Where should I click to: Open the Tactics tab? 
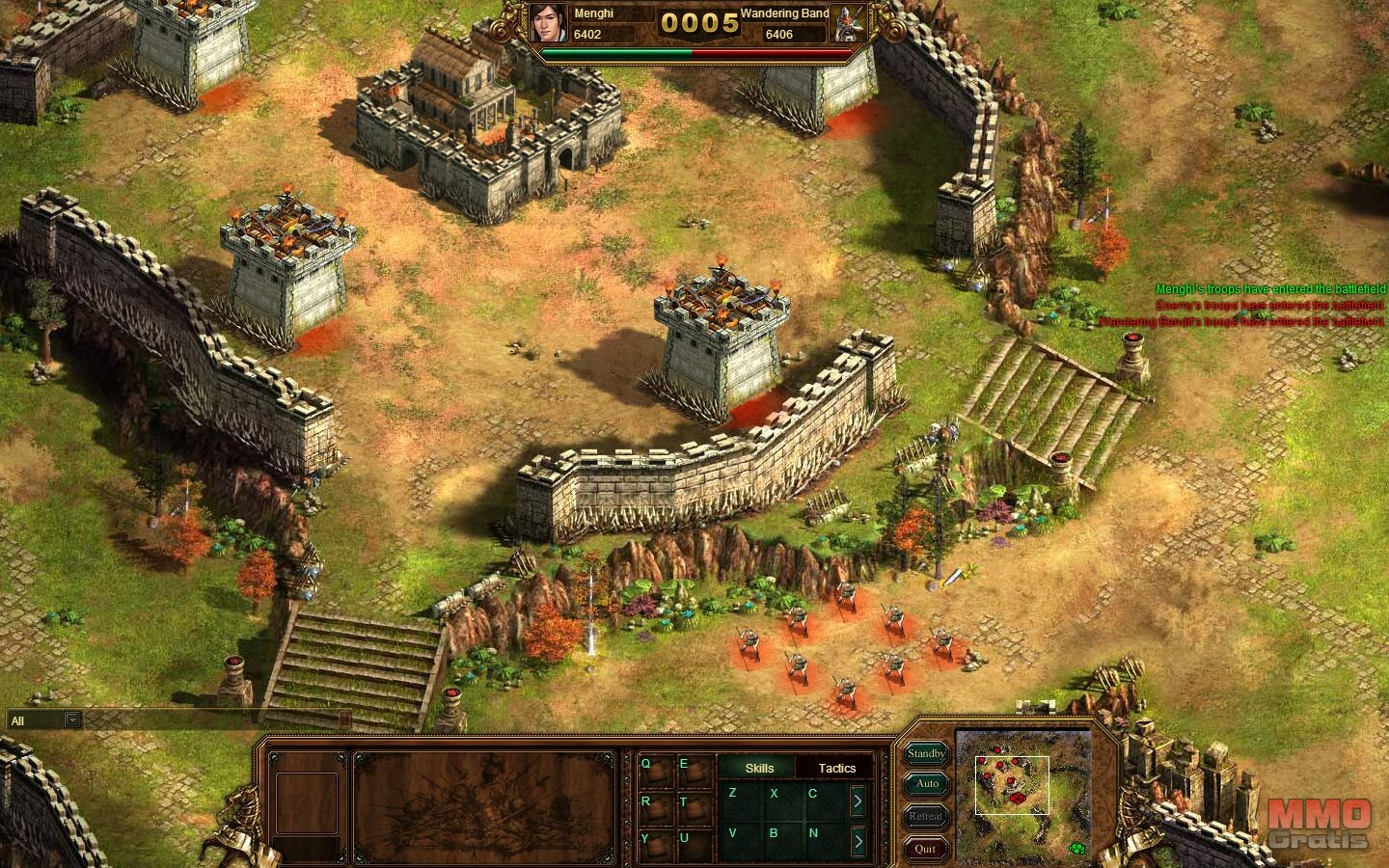[836, 768]
